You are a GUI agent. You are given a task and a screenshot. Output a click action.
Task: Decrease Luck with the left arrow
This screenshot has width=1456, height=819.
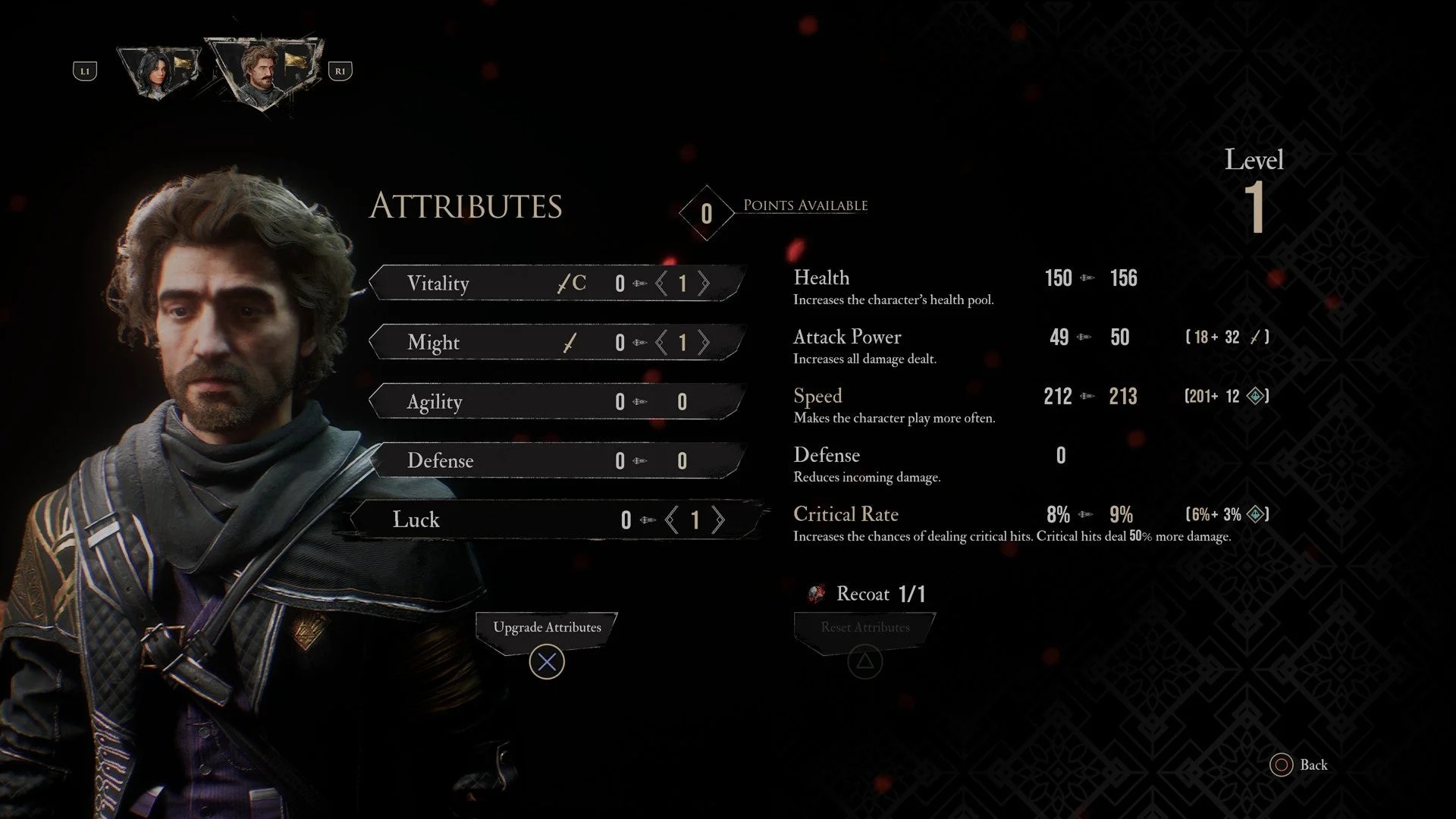click(x=671, y=520)
